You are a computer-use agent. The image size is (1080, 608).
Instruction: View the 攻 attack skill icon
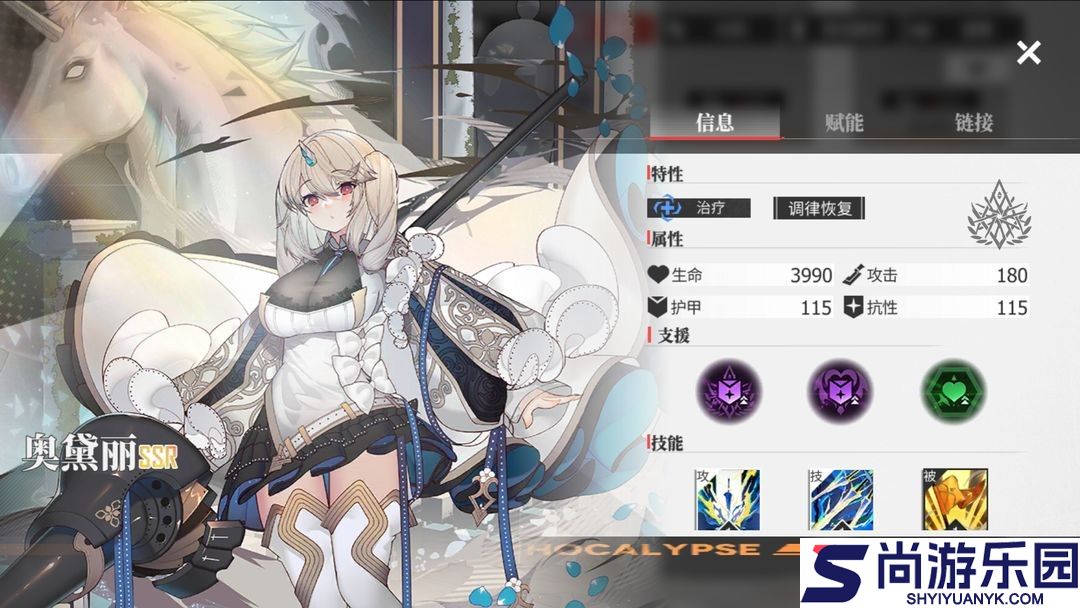coord(727,498)
